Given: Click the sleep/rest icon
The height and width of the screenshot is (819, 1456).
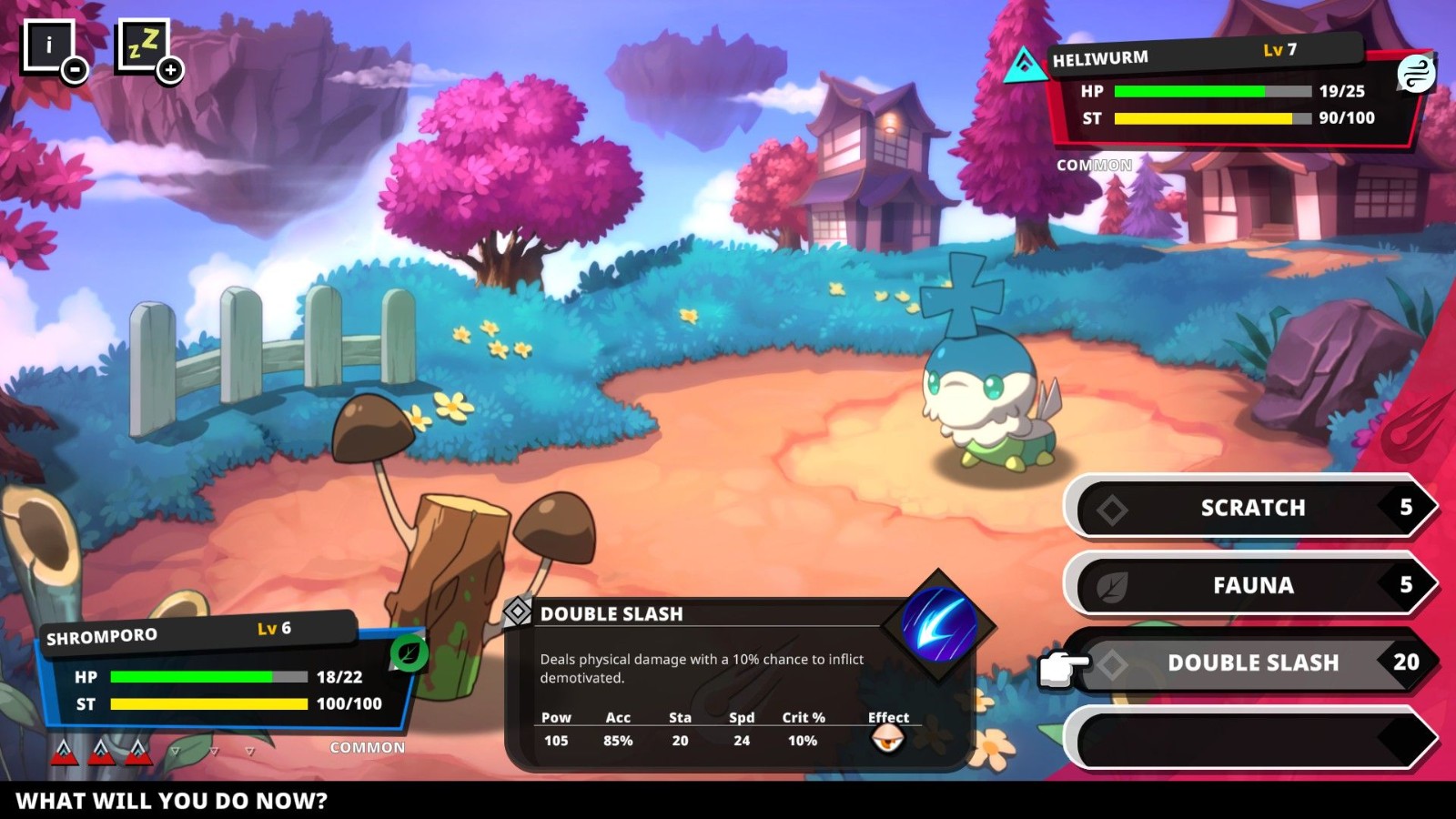Looking at the screenshot, I should click(144, 45).
